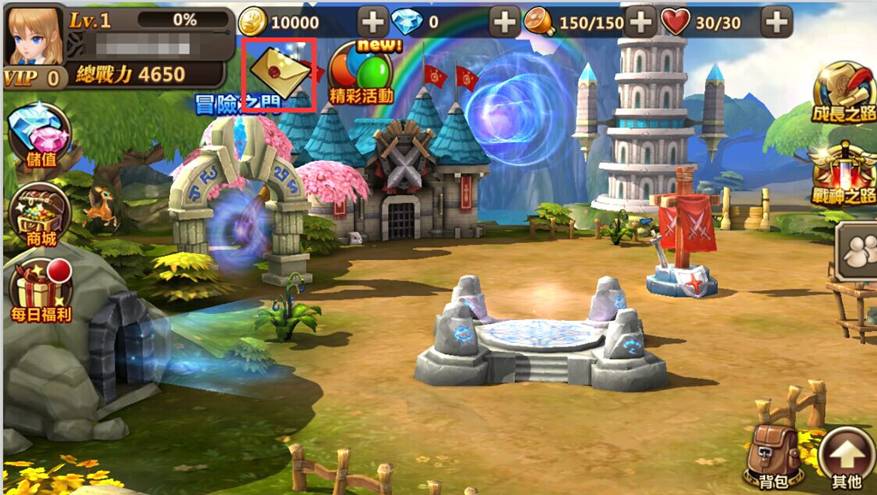The width and height of the screenshot is (877, 495).
Task: Open the mail envelope icon
Action: 281,72
